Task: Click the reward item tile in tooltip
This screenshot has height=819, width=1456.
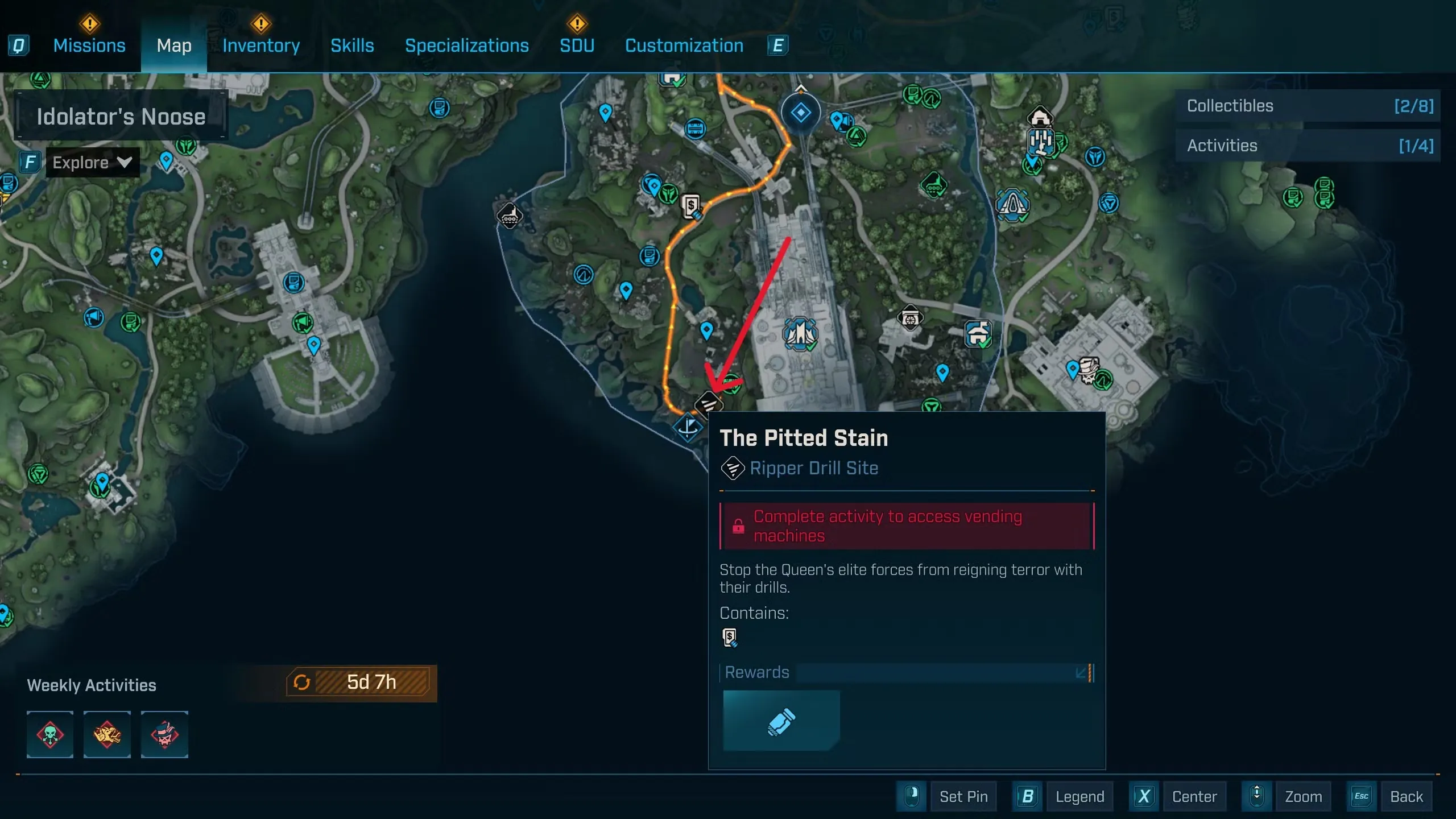Action: [781, 721]
